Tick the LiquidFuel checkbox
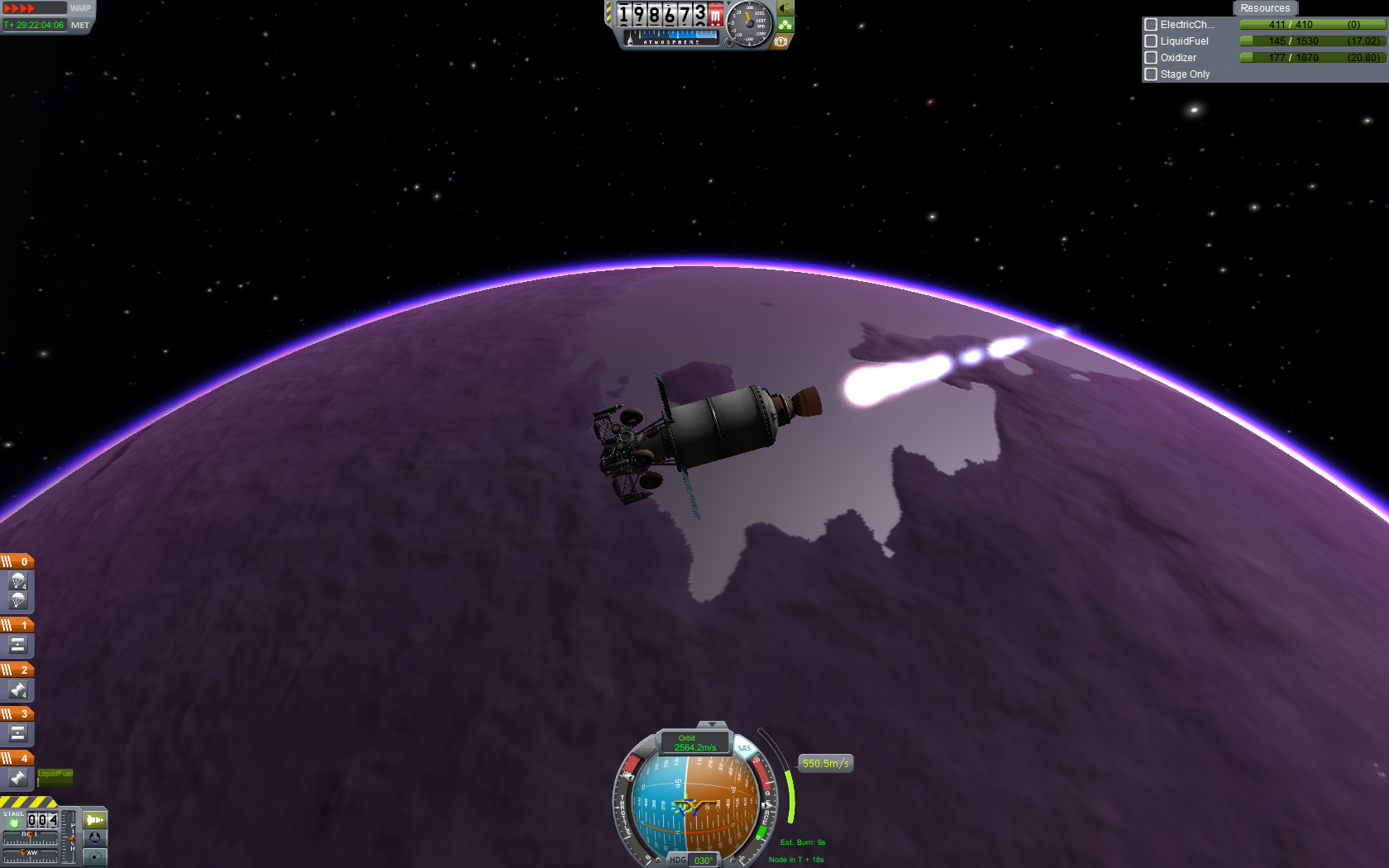Image resolution: width=1389 pixels, height=868 pixels. 1150,41
